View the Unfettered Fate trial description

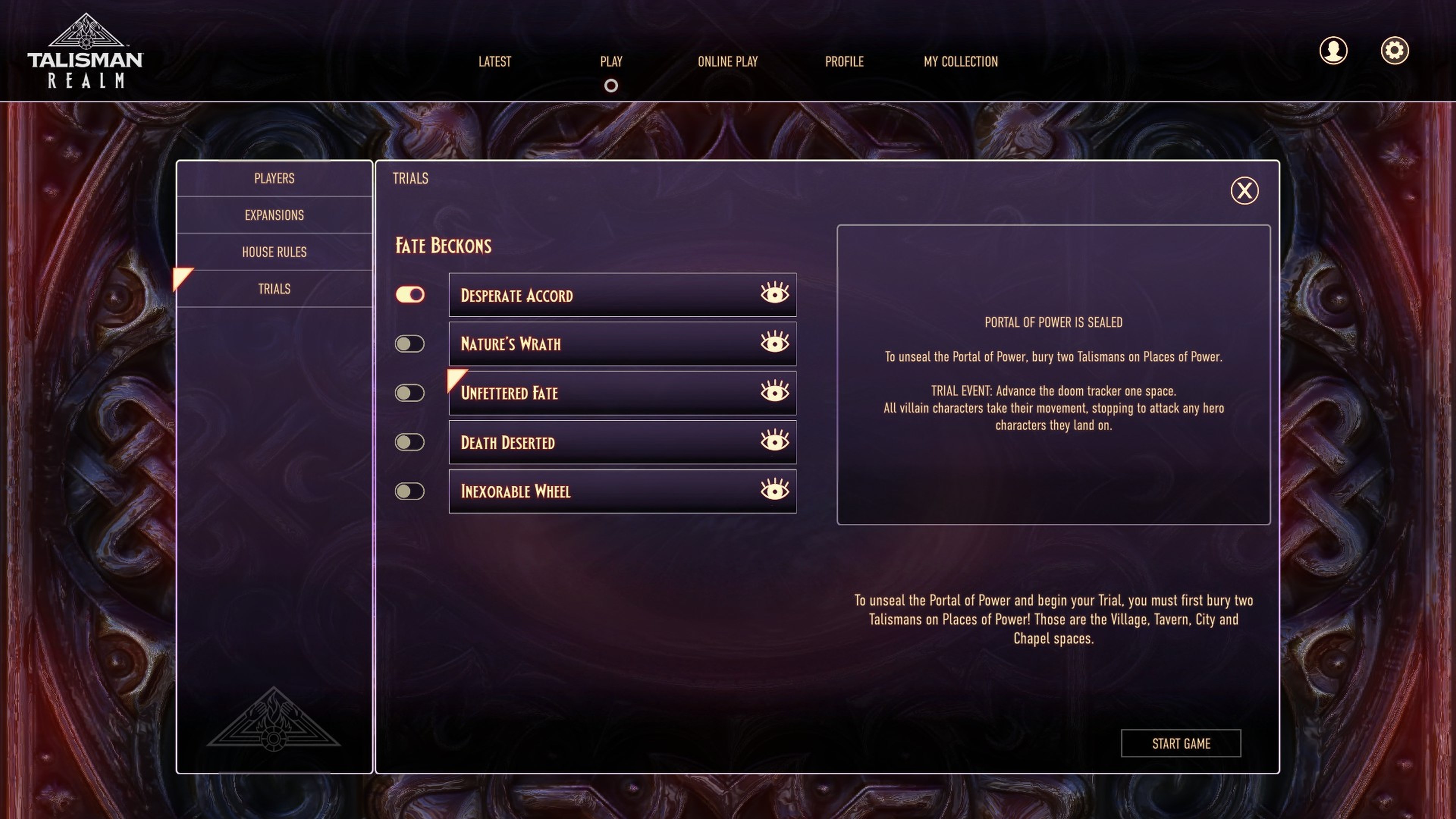tap(774, 392)
